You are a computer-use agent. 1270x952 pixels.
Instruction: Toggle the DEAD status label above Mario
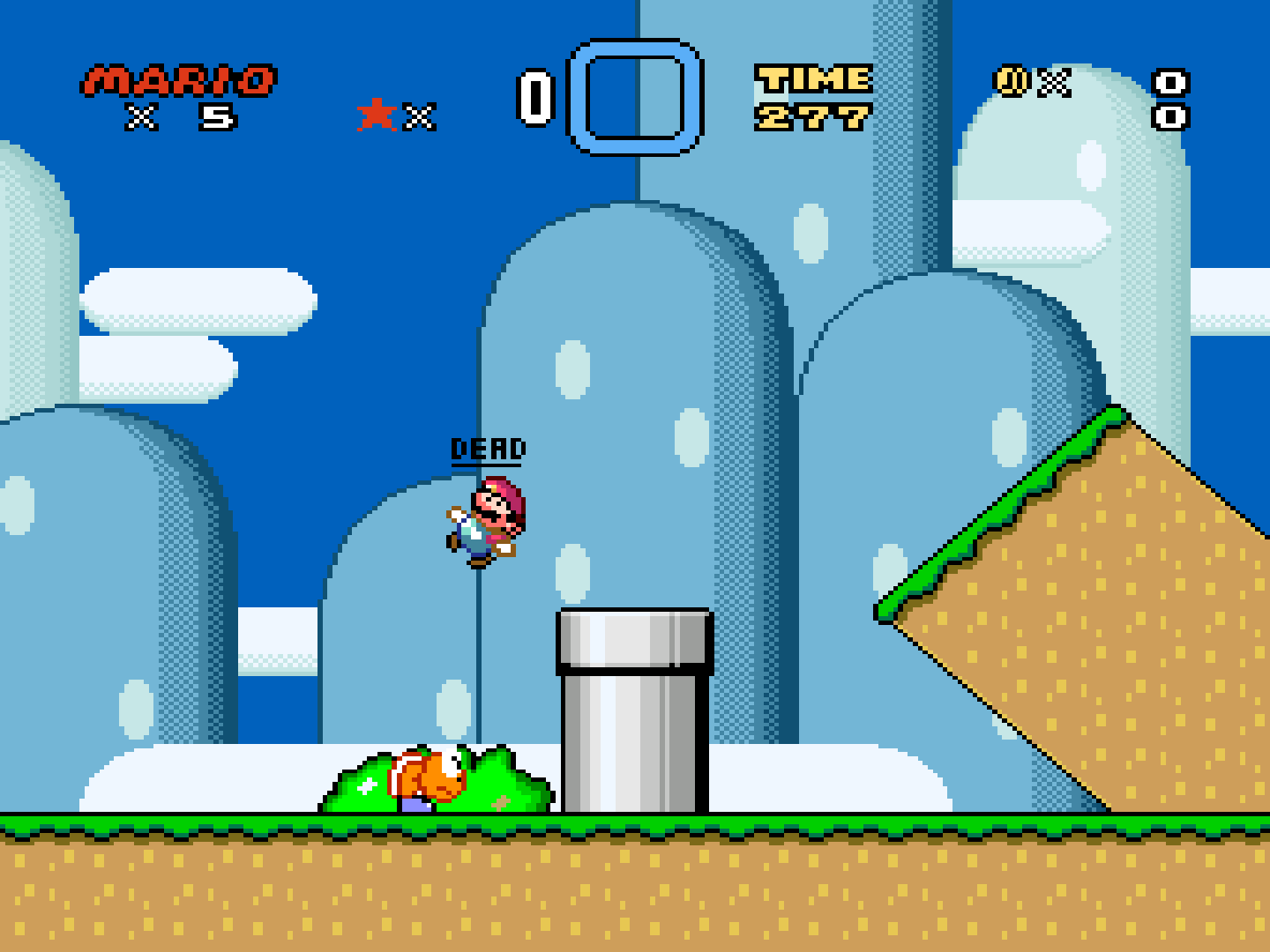point(488,448)
